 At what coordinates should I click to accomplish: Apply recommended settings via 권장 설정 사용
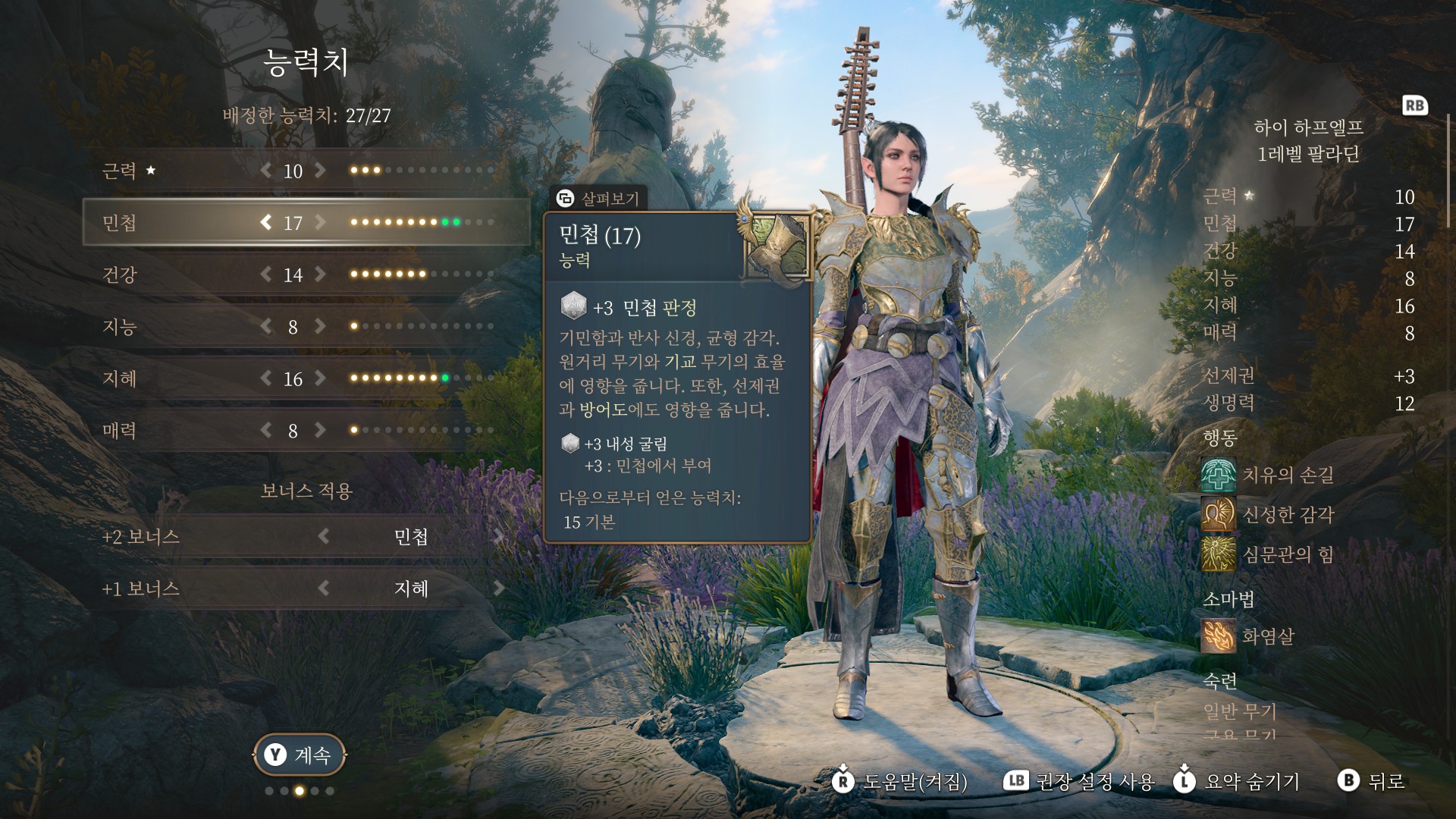1079,781
